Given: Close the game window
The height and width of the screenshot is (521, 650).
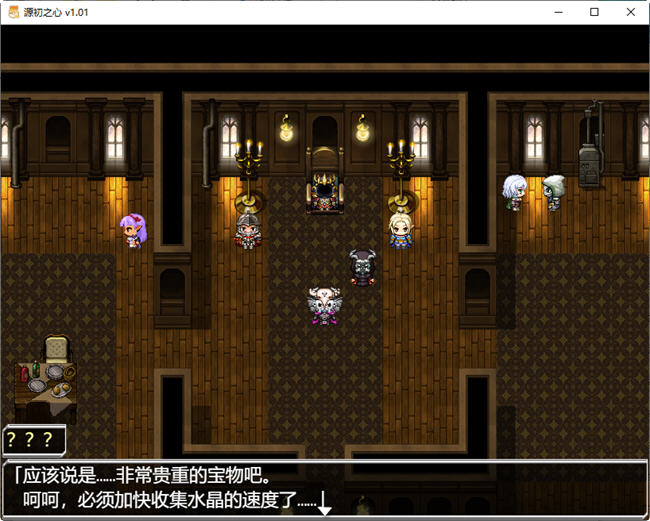Looking at the screenshot, I should (628, 12).
